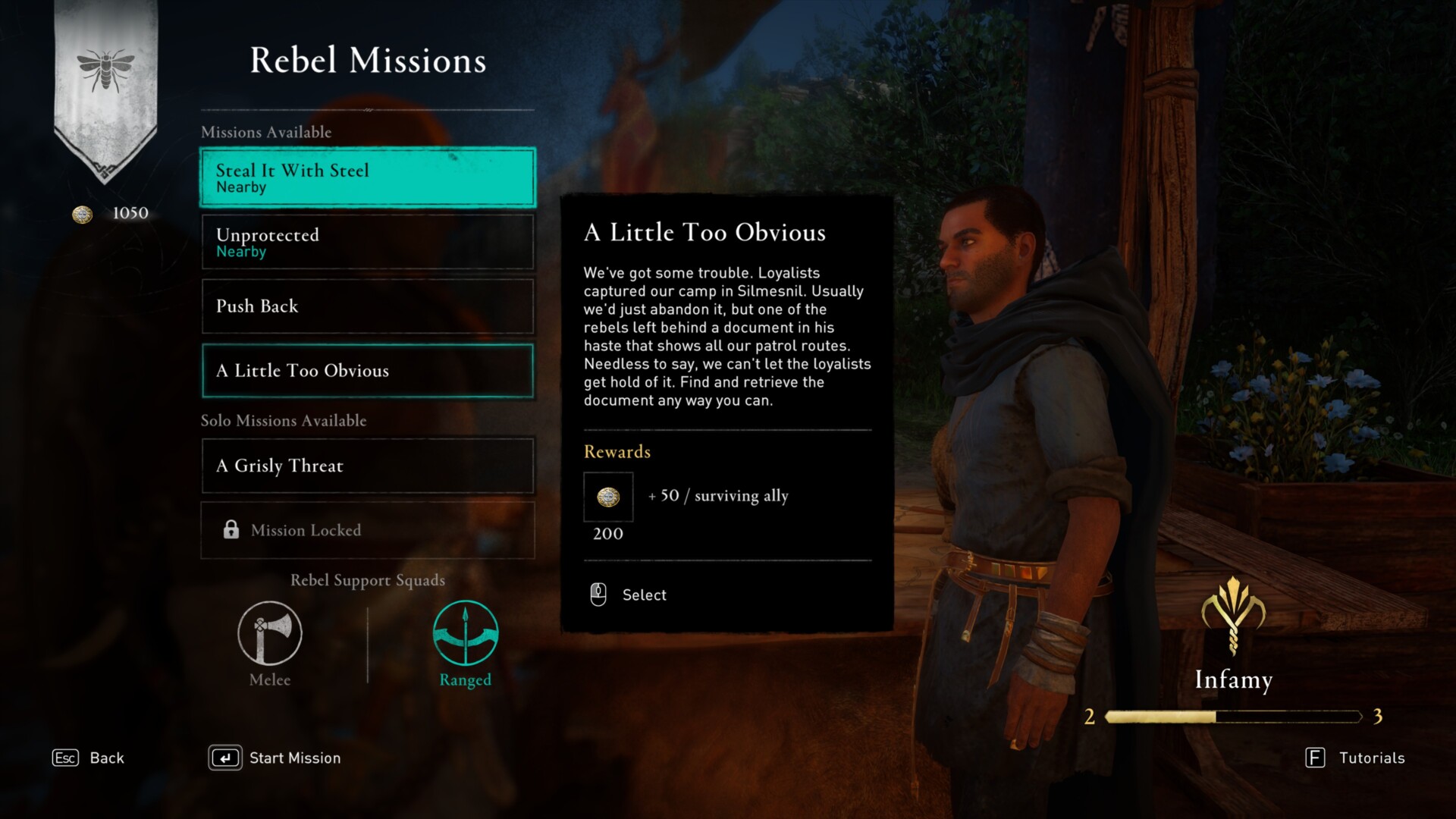Select A Little Too Obvious mission
This screenshot has height=819, width=1456.
368,371
